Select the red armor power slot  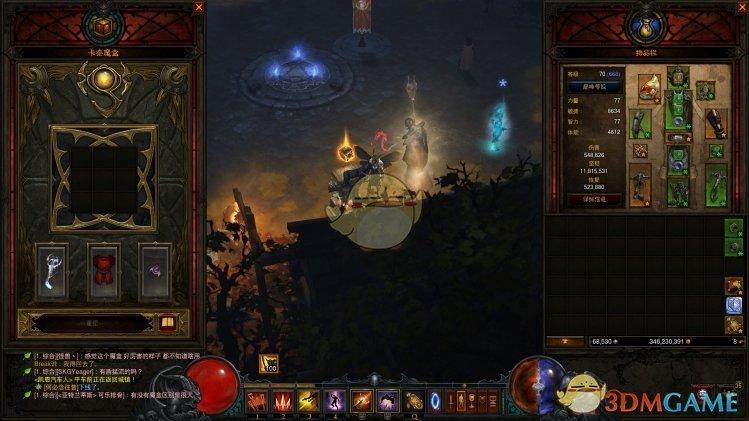coord(104,269)
